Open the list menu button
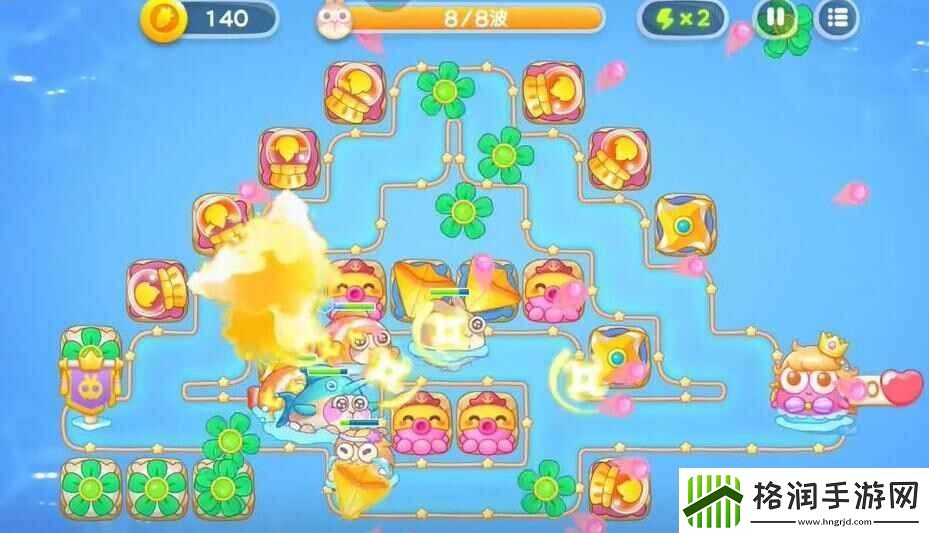The image size is (929, 533). [837, 18]
